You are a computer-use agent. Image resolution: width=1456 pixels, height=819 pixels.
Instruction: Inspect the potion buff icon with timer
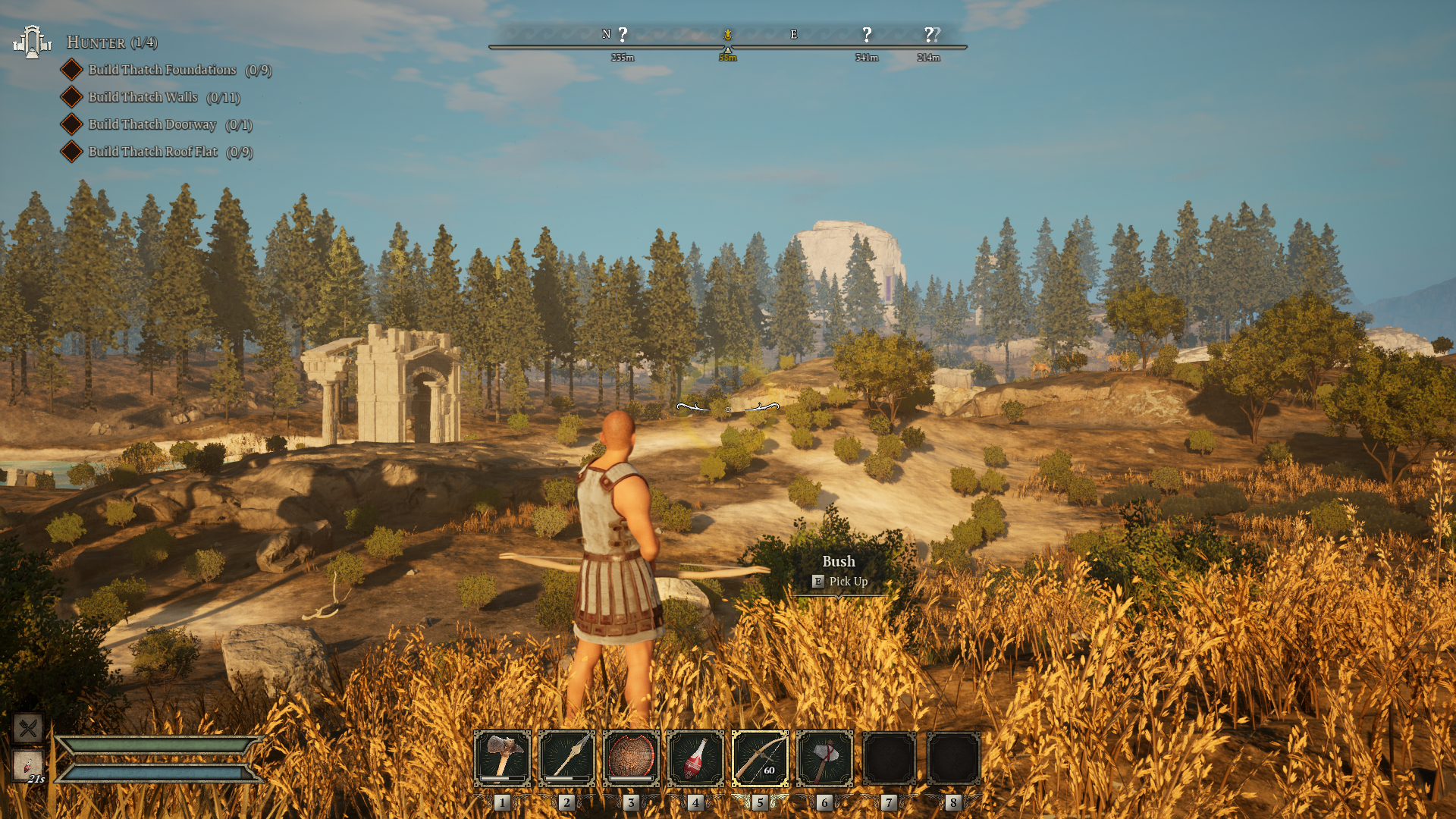click(x=28, y=766)
